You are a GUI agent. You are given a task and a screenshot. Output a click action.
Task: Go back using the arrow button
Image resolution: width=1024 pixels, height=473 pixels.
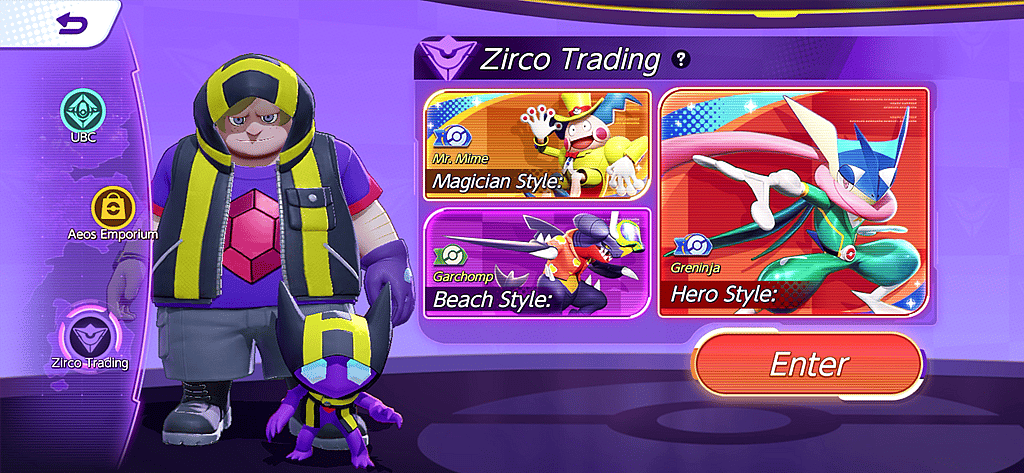pos(72,23)
